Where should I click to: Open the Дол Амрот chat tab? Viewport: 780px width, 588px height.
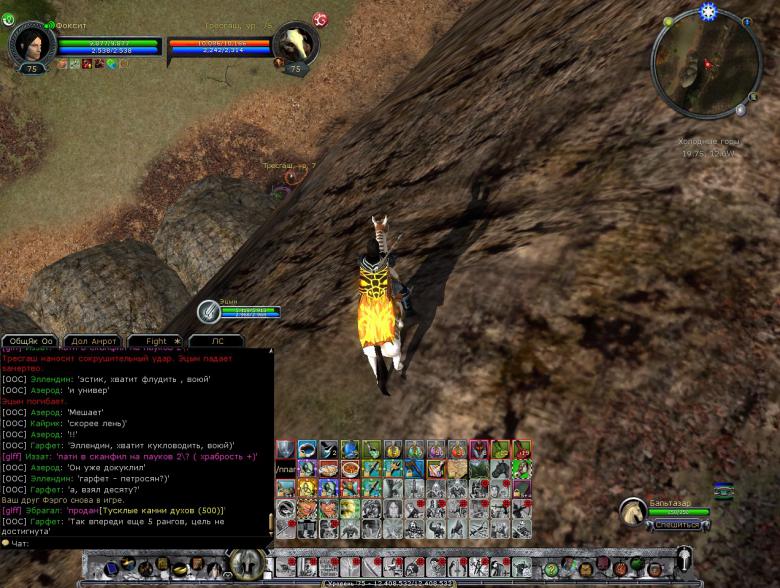pos(94,341)
